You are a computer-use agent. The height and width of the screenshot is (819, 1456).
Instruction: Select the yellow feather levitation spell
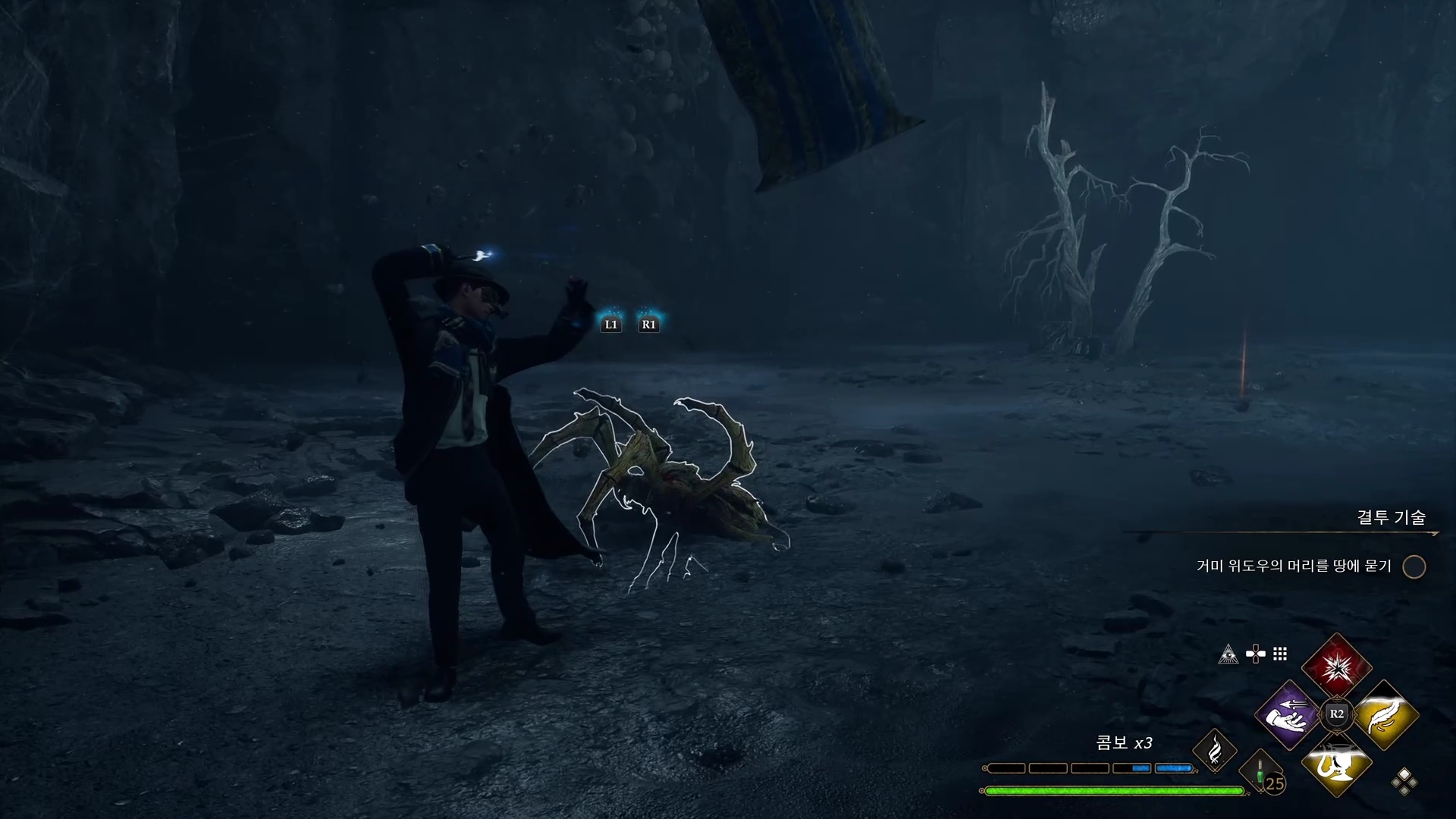(x=1385, y=714)
